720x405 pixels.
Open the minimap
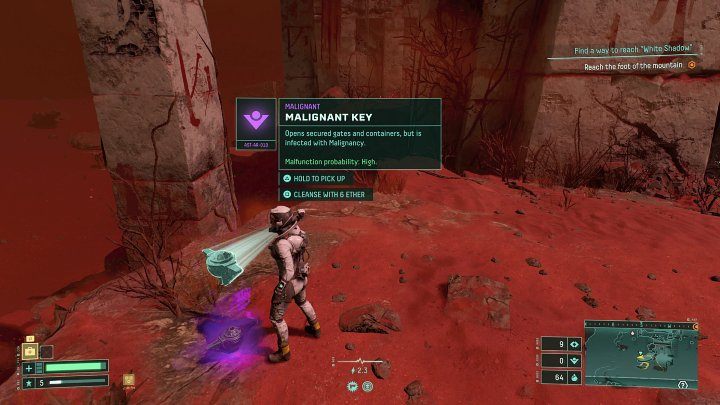tap(640, 353)
